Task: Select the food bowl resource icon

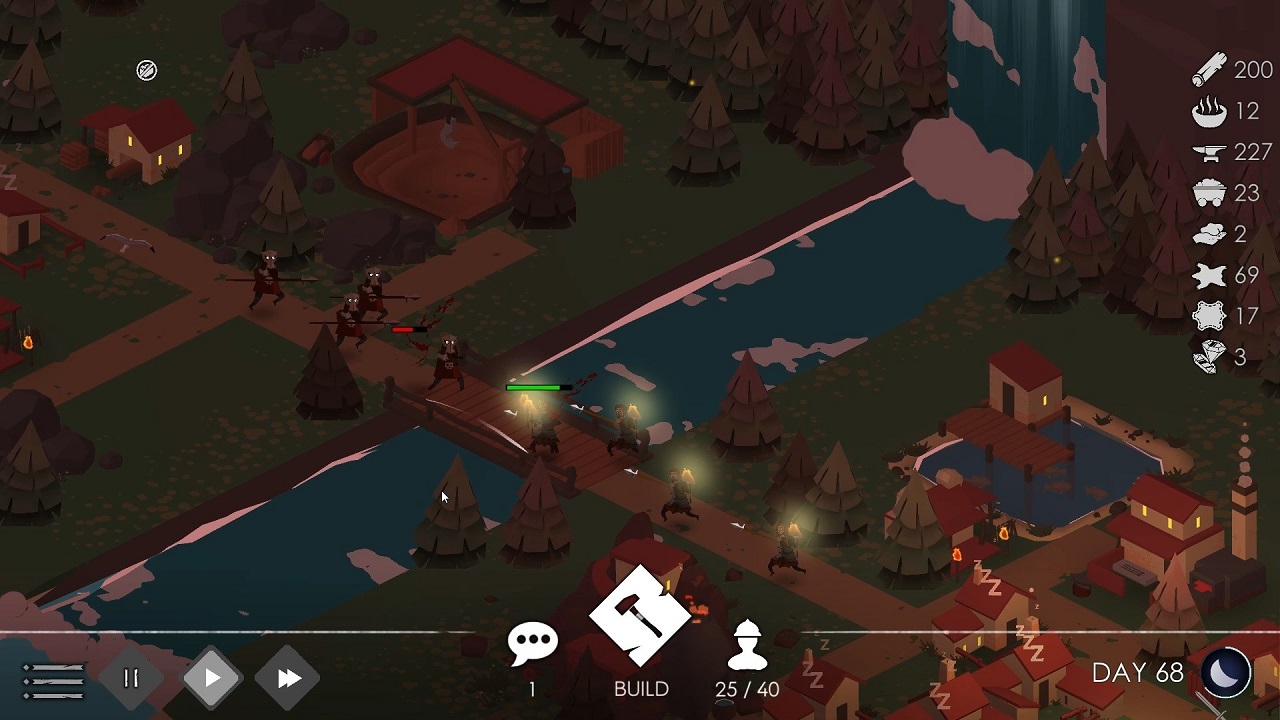Action: [x=1211, y=111]
